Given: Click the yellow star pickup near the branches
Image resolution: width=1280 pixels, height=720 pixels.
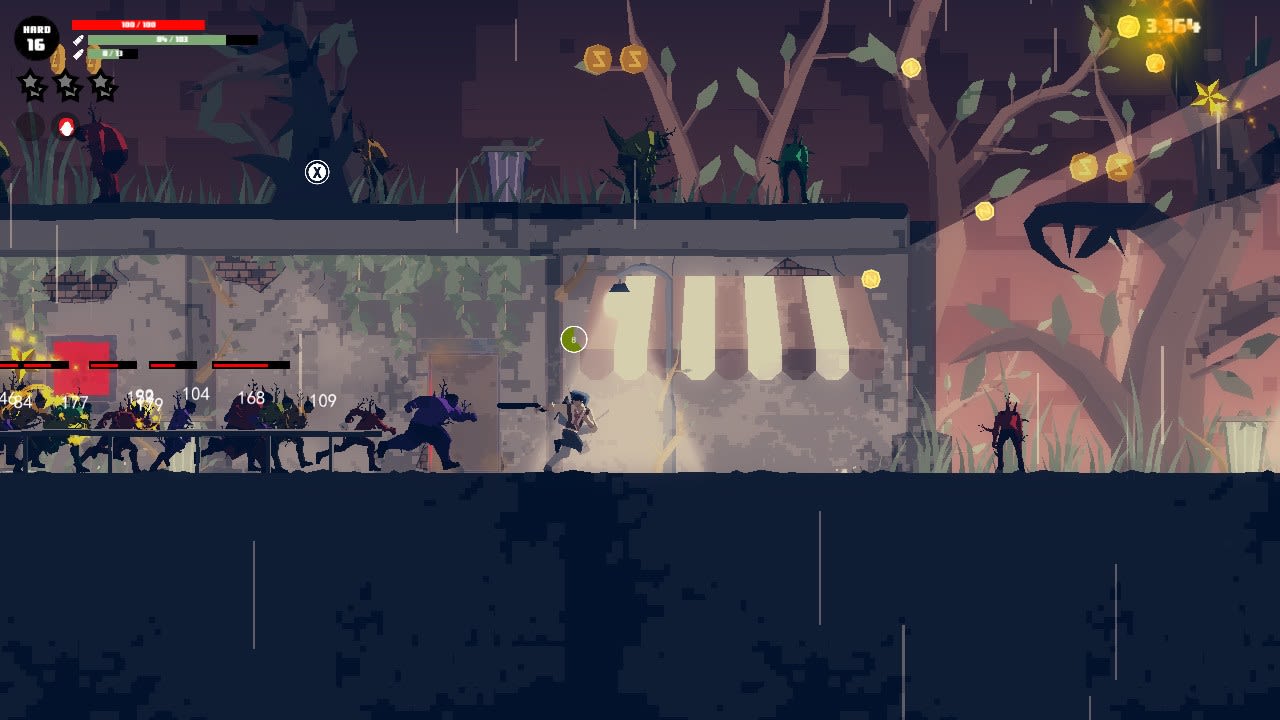Looking at the screenshot, I should pos(1211,96).
